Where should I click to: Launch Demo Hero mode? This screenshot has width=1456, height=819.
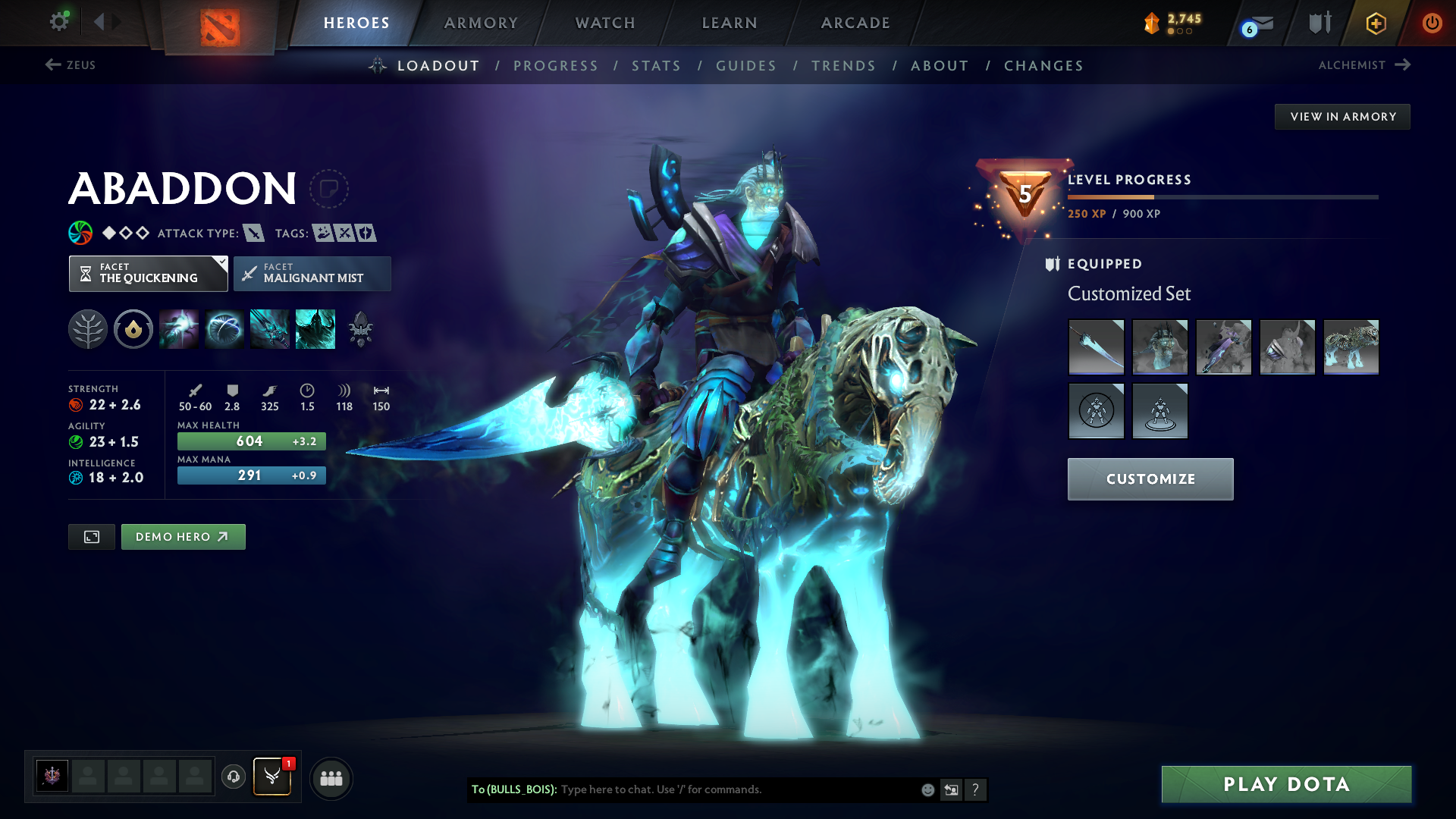pos(183,537)
